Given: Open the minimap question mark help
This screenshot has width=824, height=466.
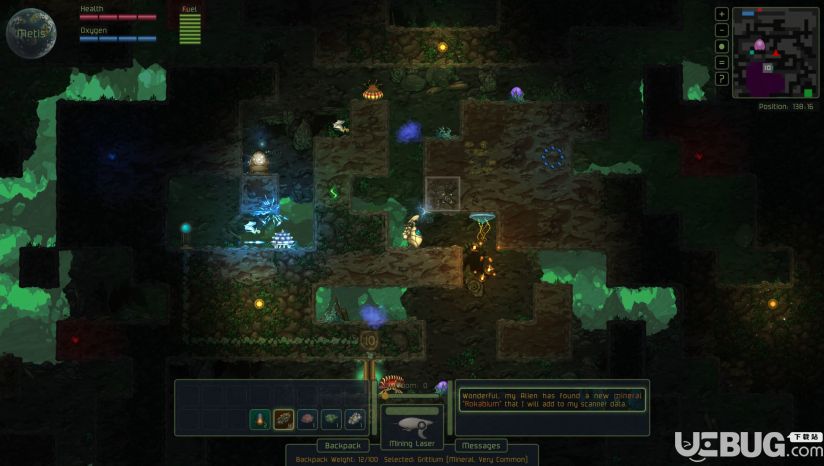Looking at the screenshot, I should click(x=722, y=78).
